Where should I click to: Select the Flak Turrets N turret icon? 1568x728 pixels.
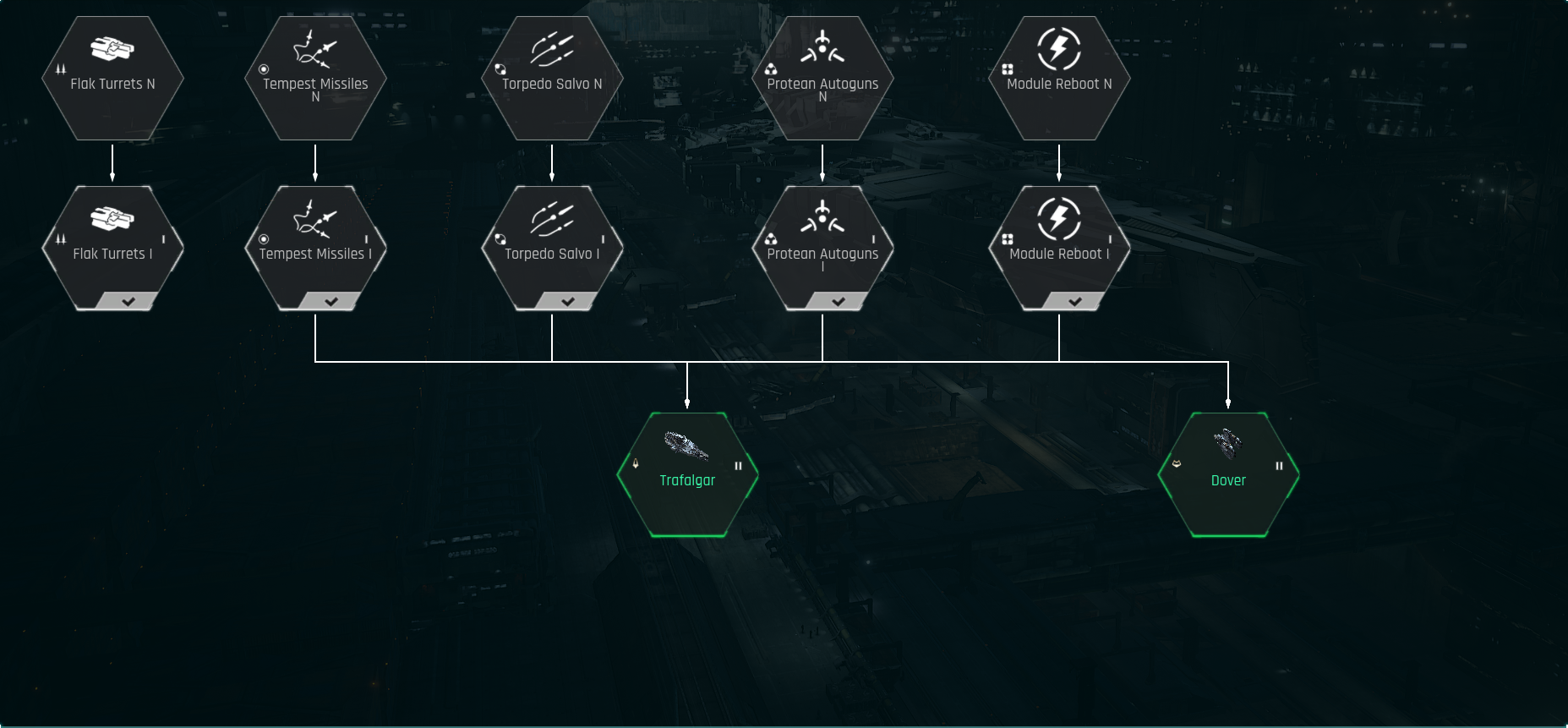(x=112, y=49)
